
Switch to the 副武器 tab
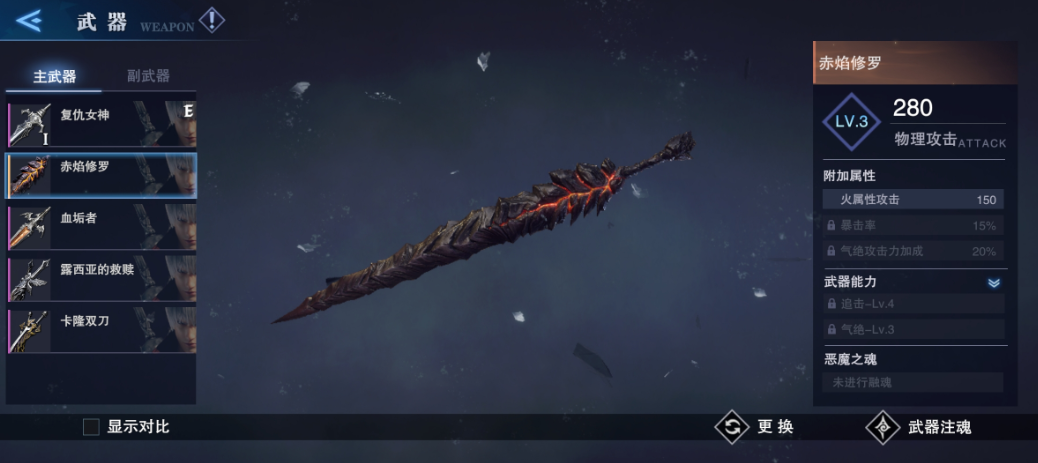[x=148, y=76]
